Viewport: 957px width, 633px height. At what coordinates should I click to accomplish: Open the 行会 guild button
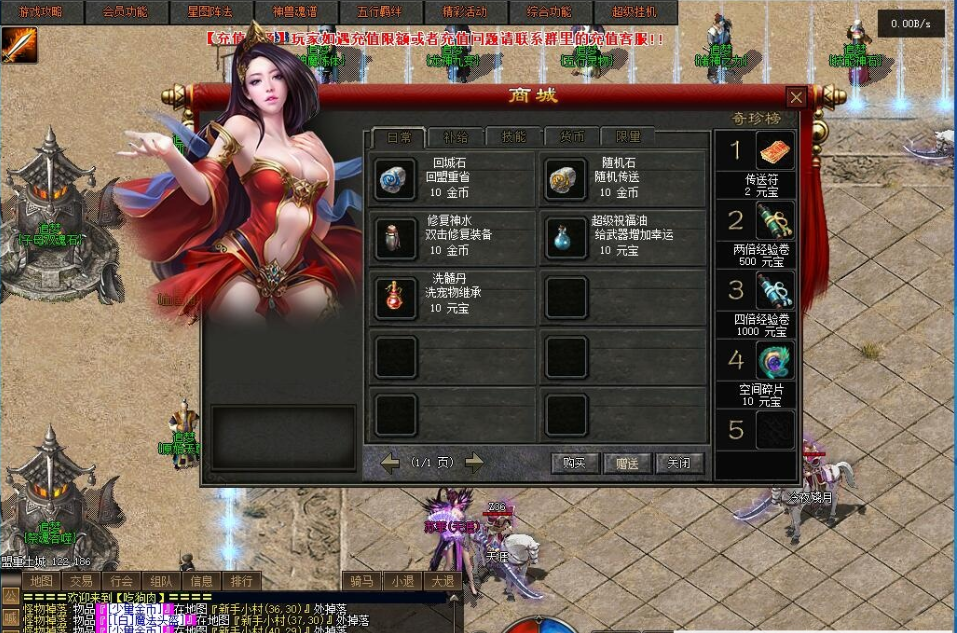pyautogui.click(x=121, y=581)
